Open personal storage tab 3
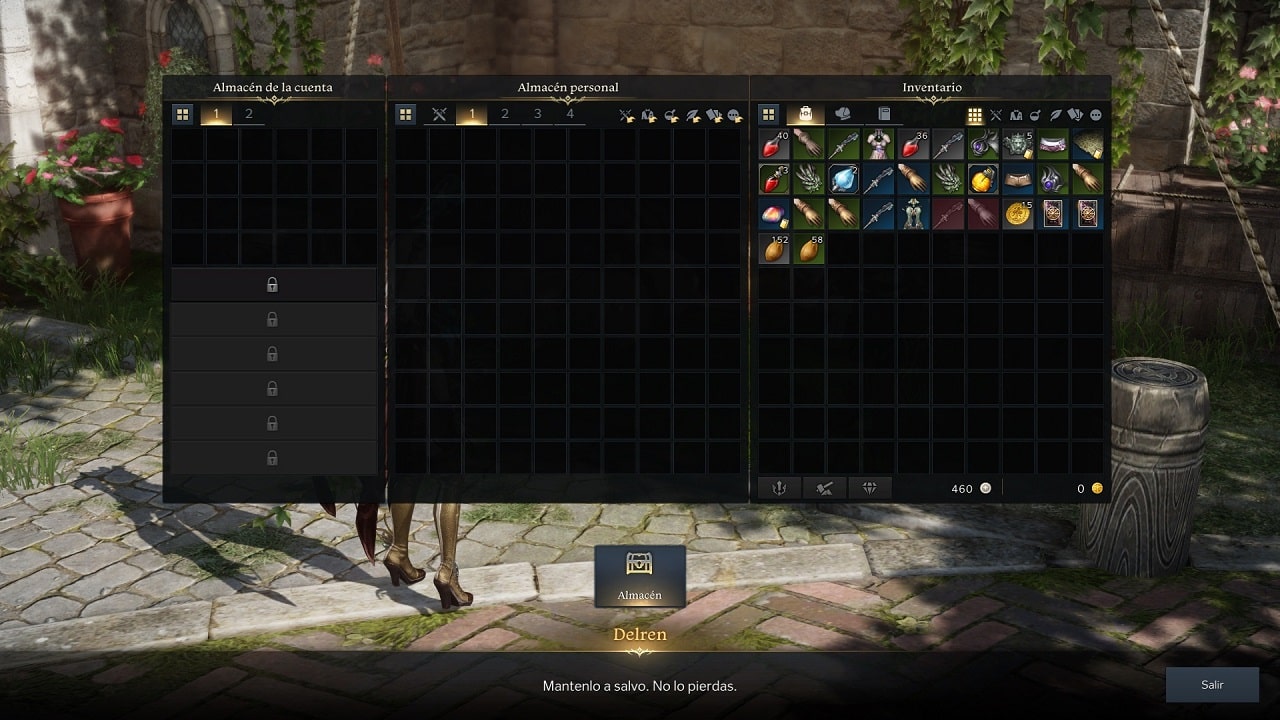 [537, 114]
